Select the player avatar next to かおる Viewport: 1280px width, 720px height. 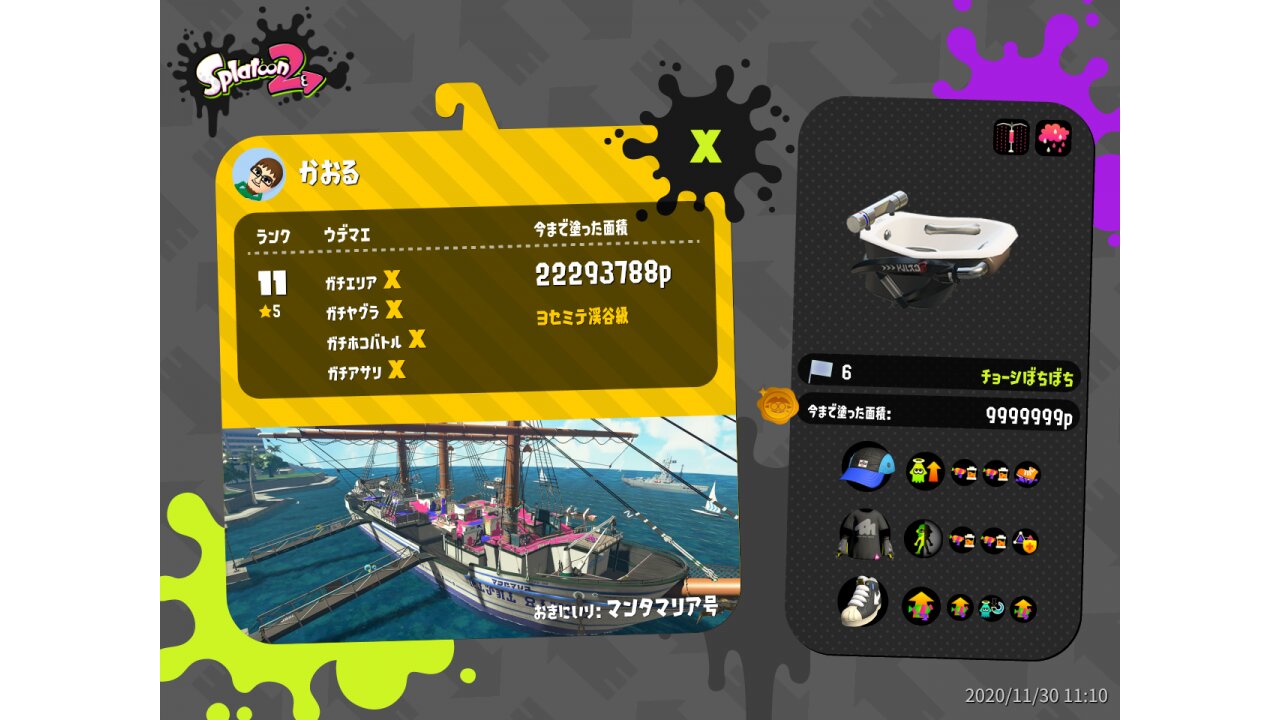point(259,175)
